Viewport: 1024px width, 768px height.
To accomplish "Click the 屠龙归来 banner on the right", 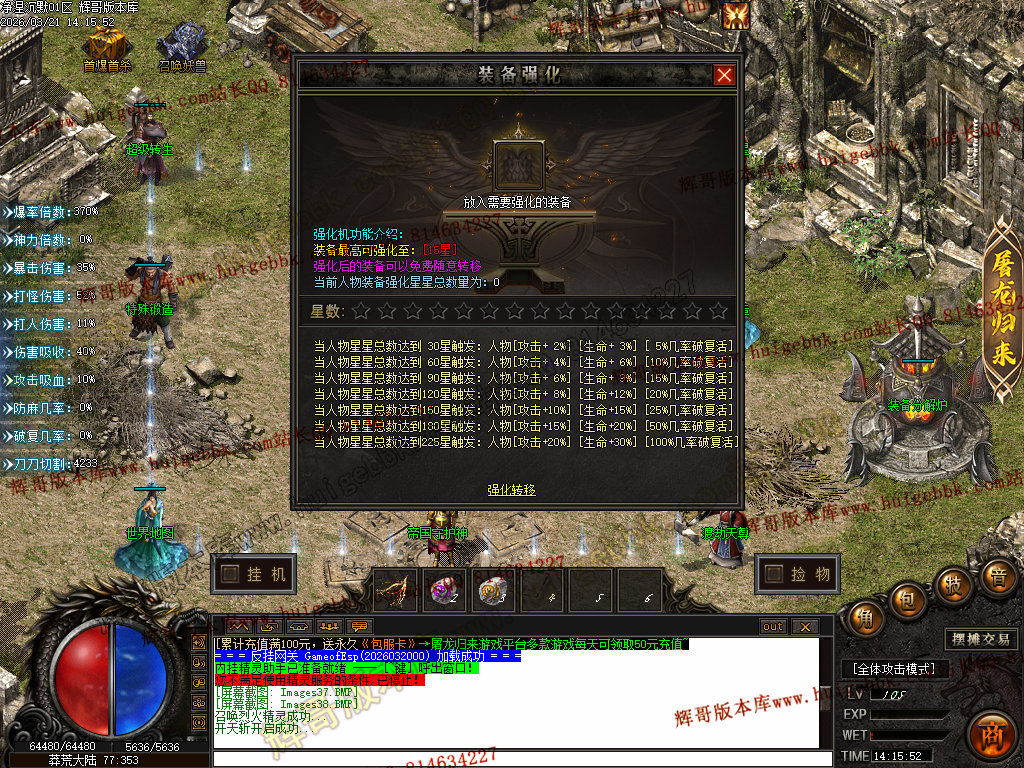I will [x=1002, y=310].
